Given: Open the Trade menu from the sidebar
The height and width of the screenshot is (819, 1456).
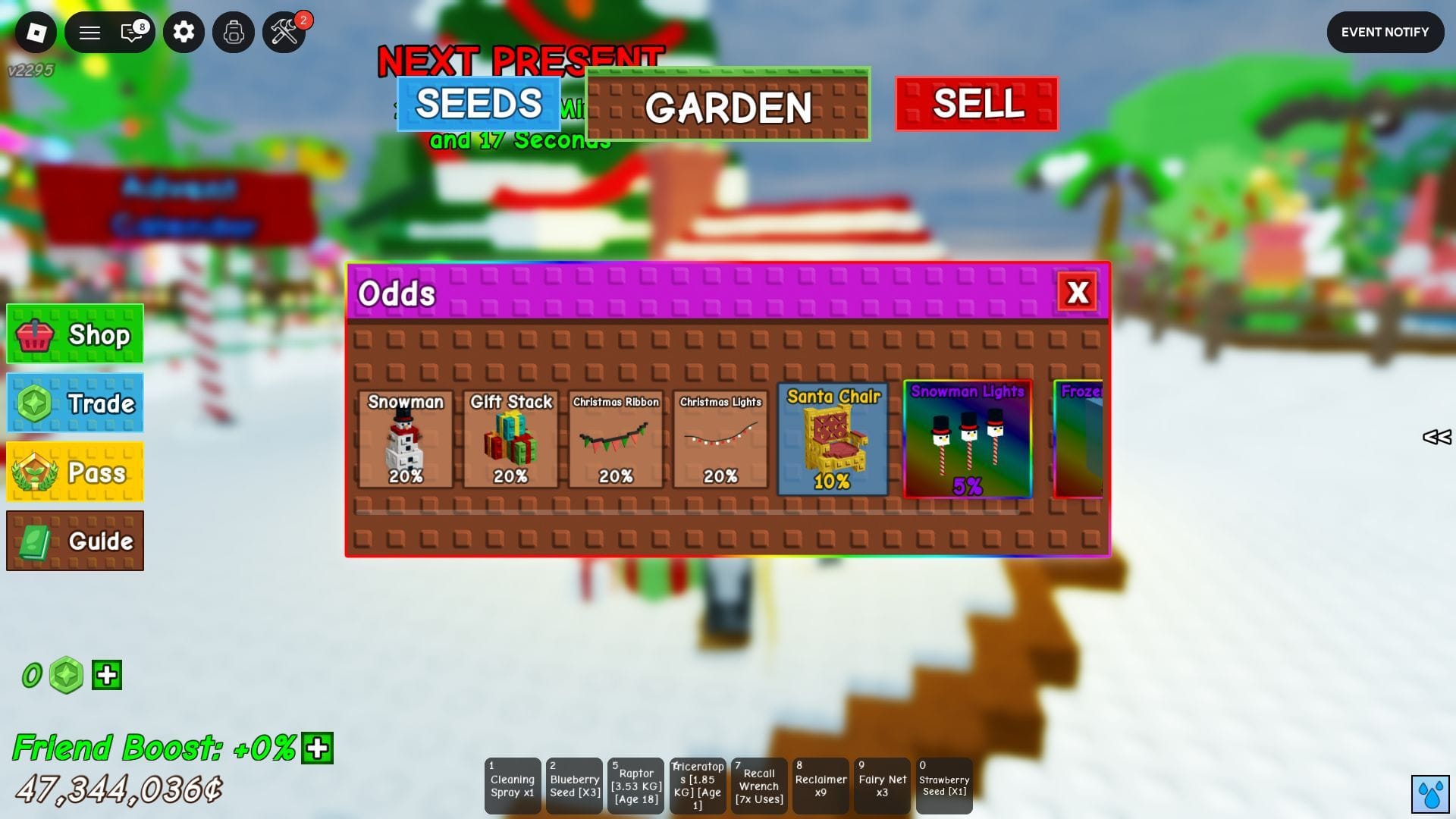Looking at the screenshot, I should tap(74, 403).
